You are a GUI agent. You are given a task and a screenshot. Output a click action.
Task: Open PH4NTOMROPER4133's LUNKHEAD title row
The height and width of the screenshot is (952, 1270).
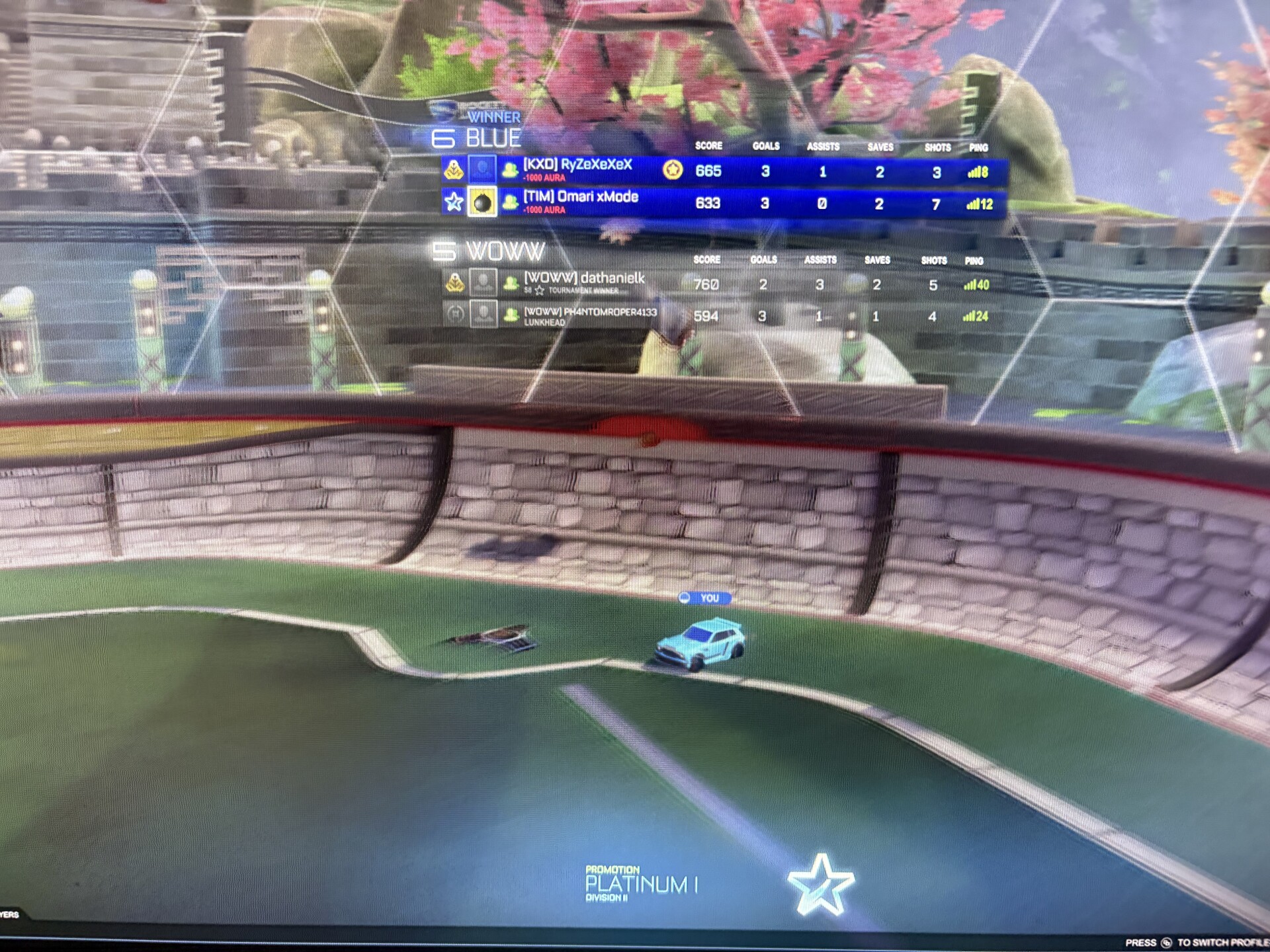pyautogui.click(x=544, y=322)
